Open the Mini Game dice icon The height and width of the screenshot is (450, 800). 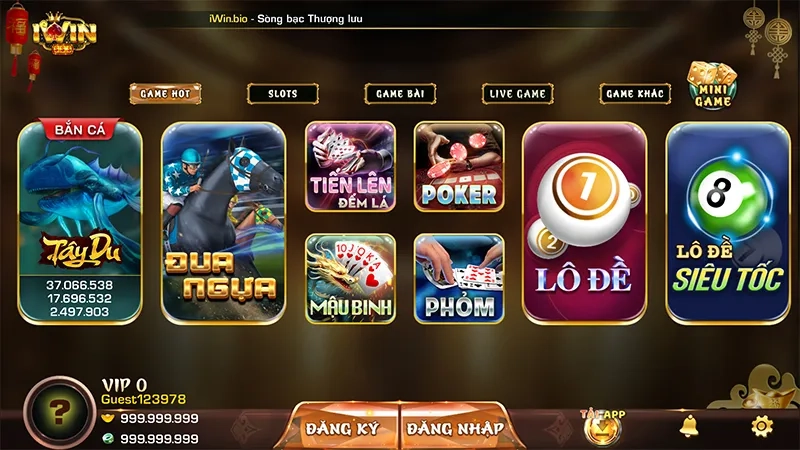click(x=711, y=85)
